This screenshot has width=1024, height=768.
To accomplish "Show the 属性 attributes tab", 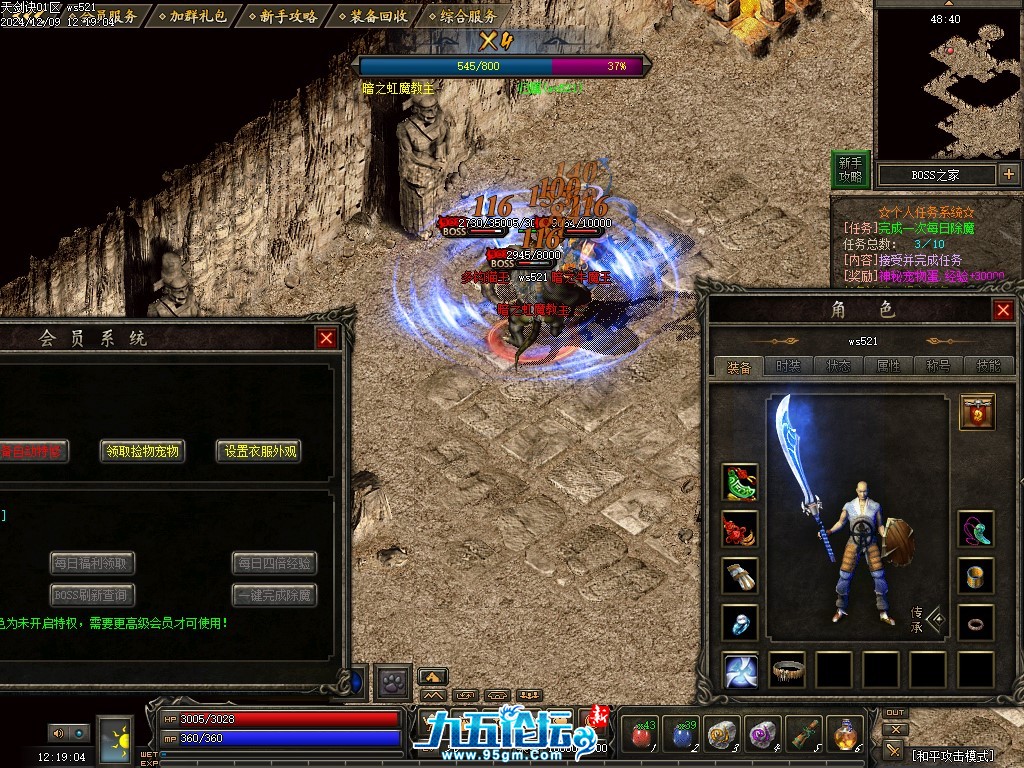I will tap(888, 366).
